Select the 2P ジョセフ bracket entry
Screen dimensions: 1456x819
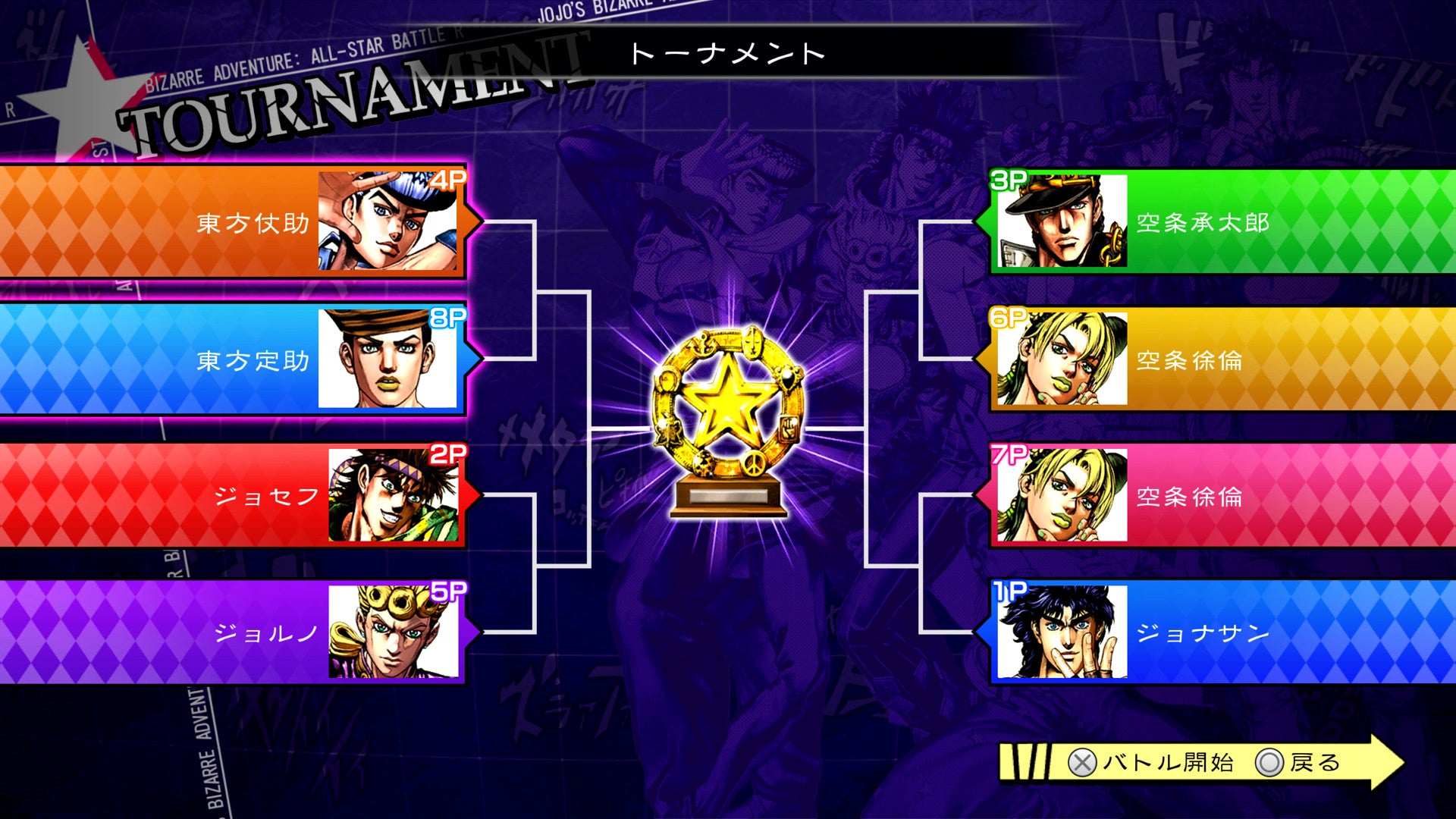click(231, 496)
